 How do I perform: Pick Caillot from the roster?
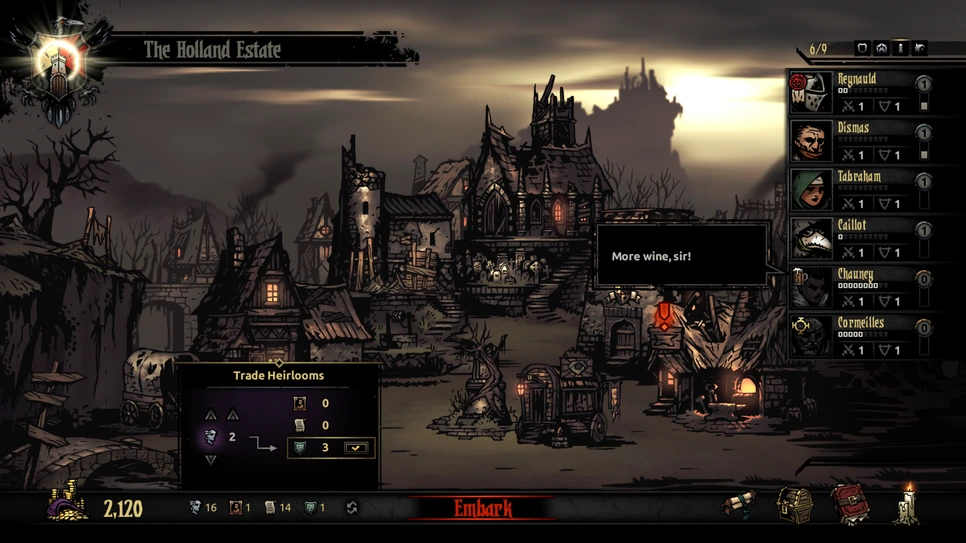point(858,239)
